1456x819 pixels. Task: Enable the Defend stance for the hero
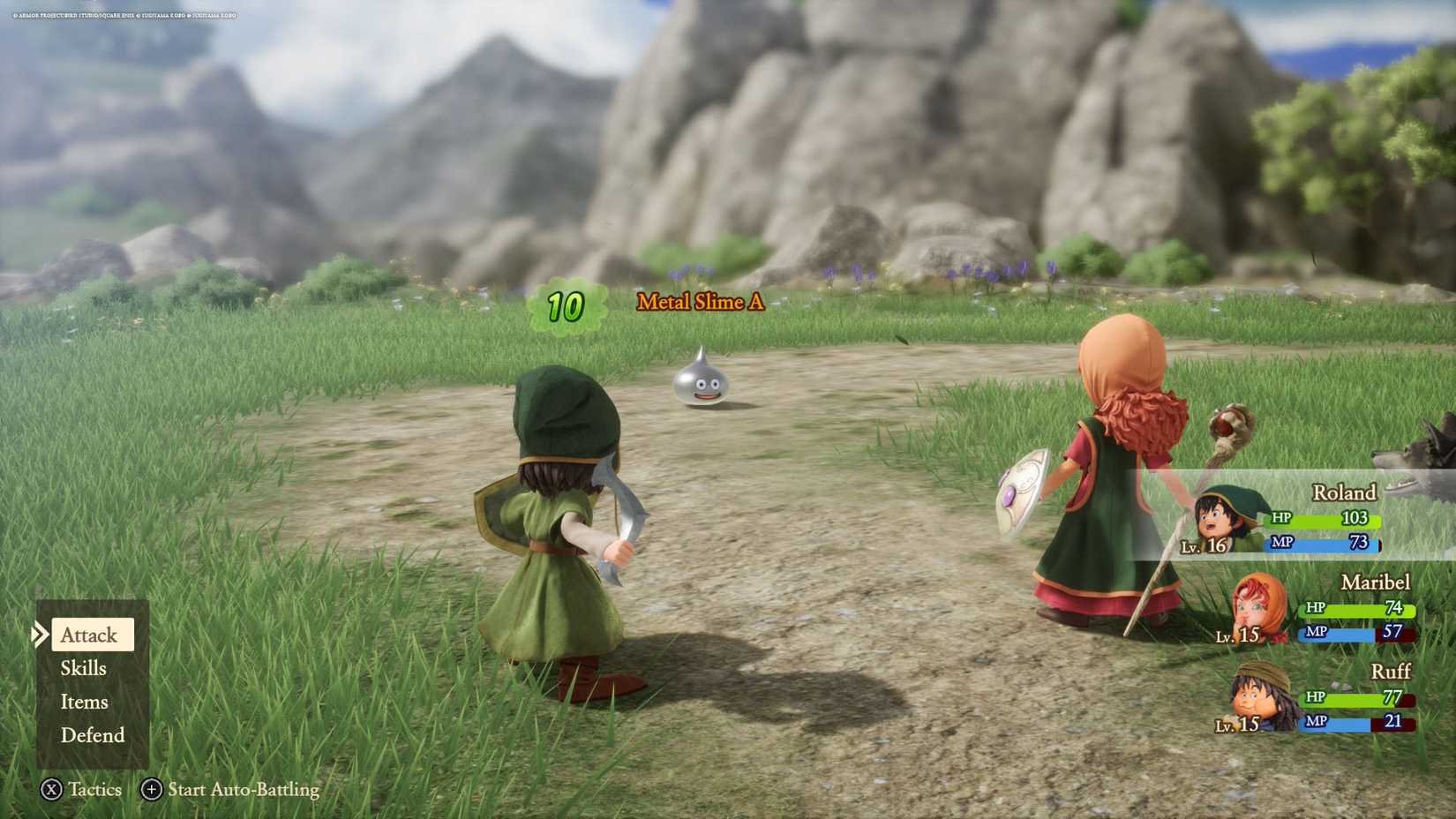(92, 735)
